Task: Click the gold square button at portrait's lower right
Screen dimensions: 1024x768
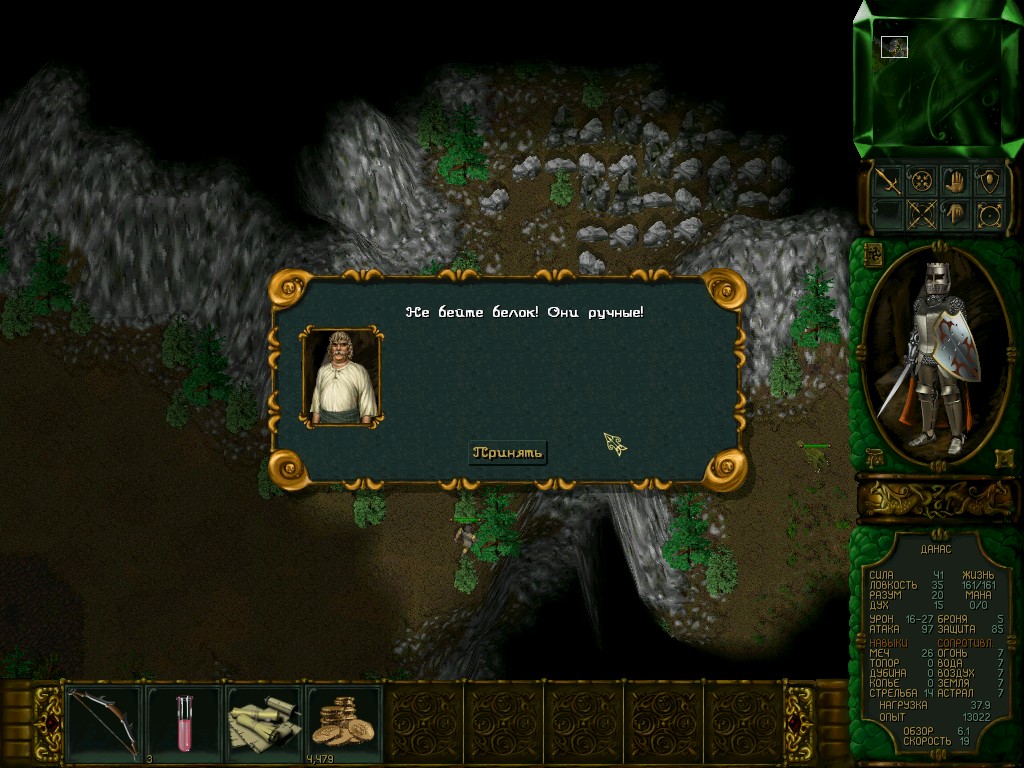Action: coord(1003,458)
